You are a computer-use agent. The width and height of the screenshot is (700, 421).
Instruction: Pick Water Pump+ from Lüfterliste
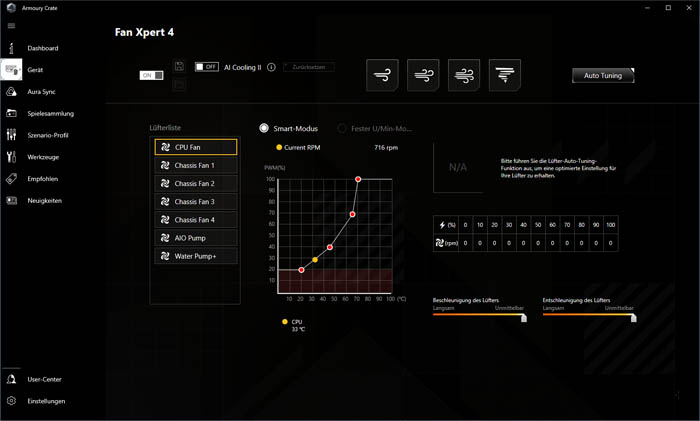coord(196,256)
